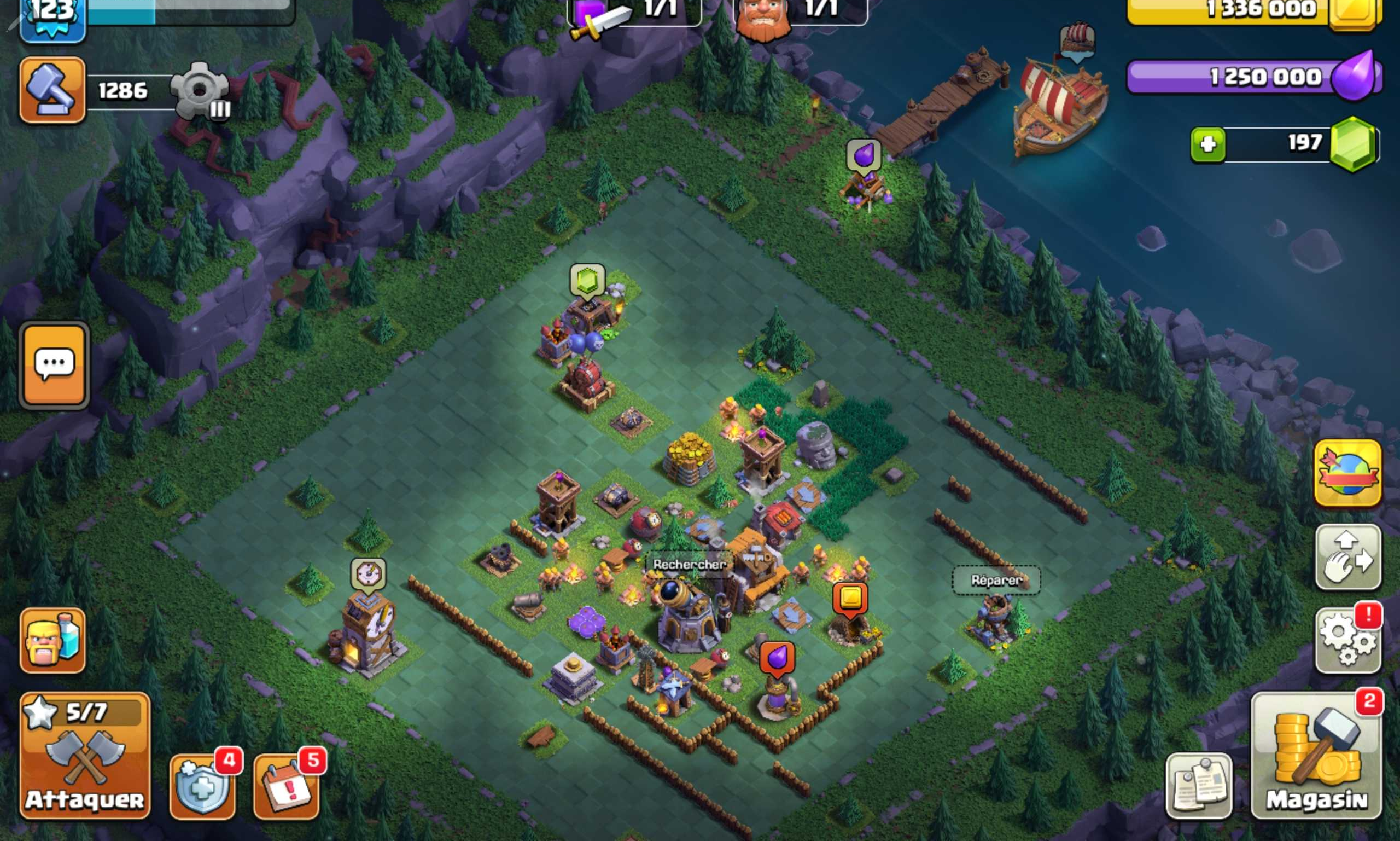This screenshot has width=1400, height=841.
Task: Tap the Réparer label on the ruin
Action: (996, 581)
